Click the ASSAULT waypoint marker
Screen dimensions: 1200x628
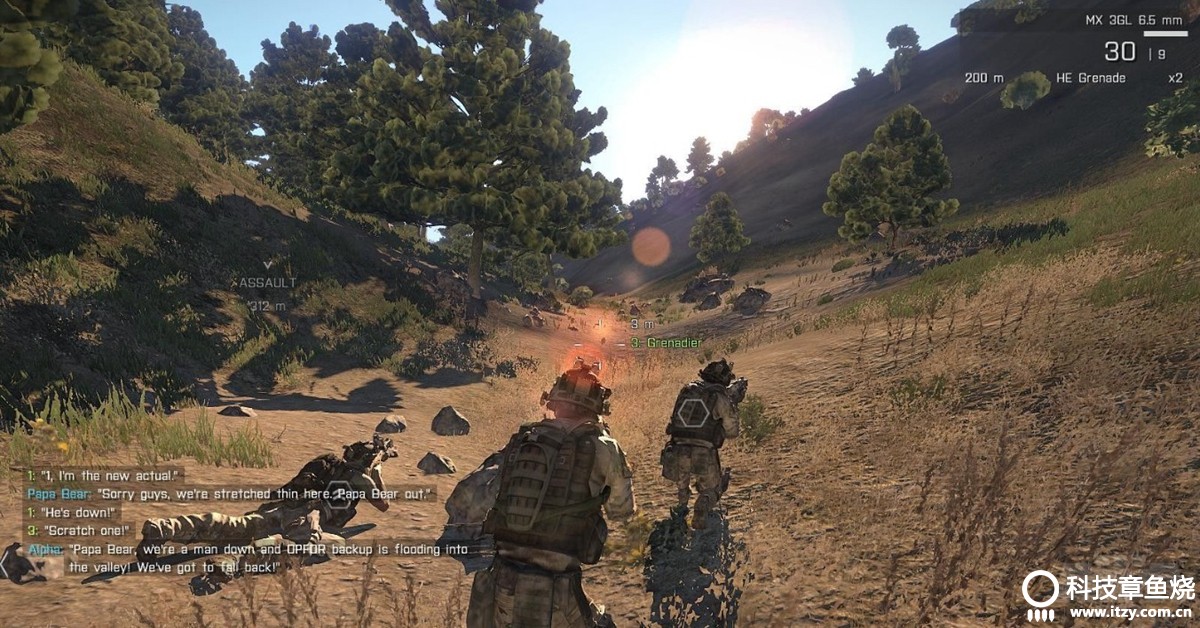(267, 284)
